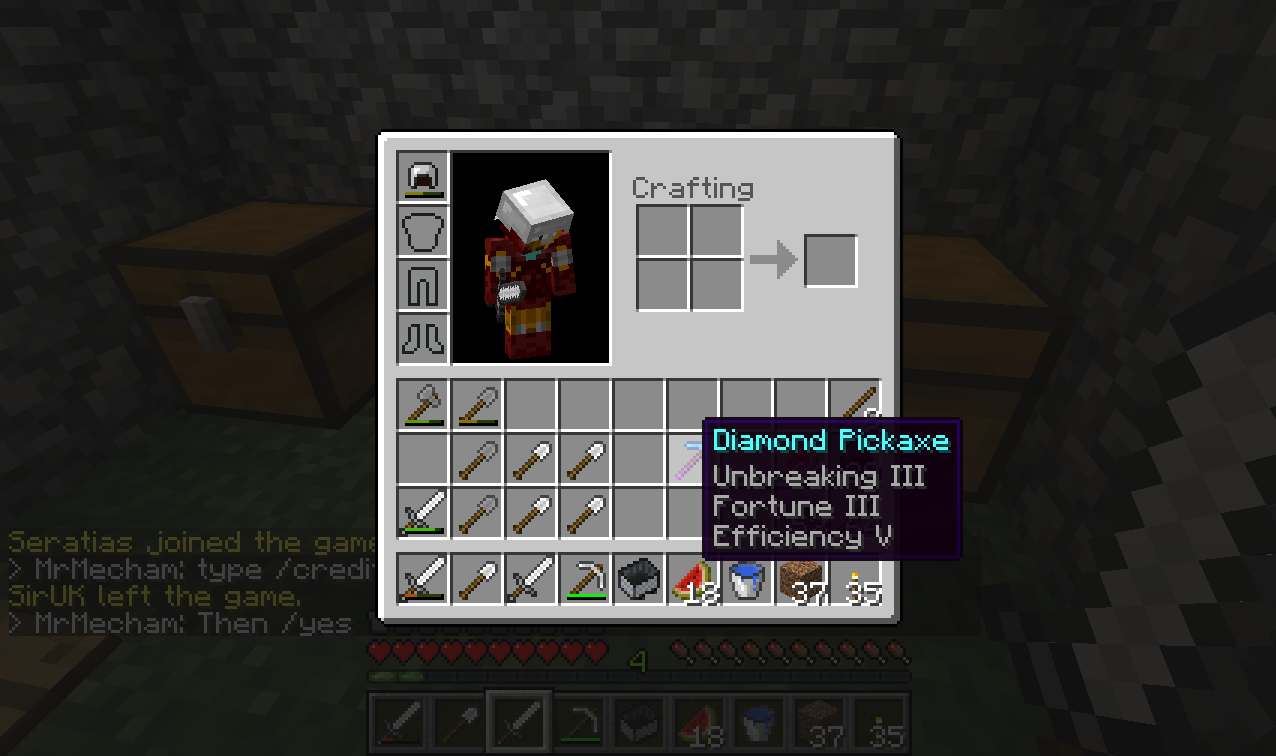Select the equipped iron helmet slot
This screenshot has width=1276, height=756.
[423, 178]
